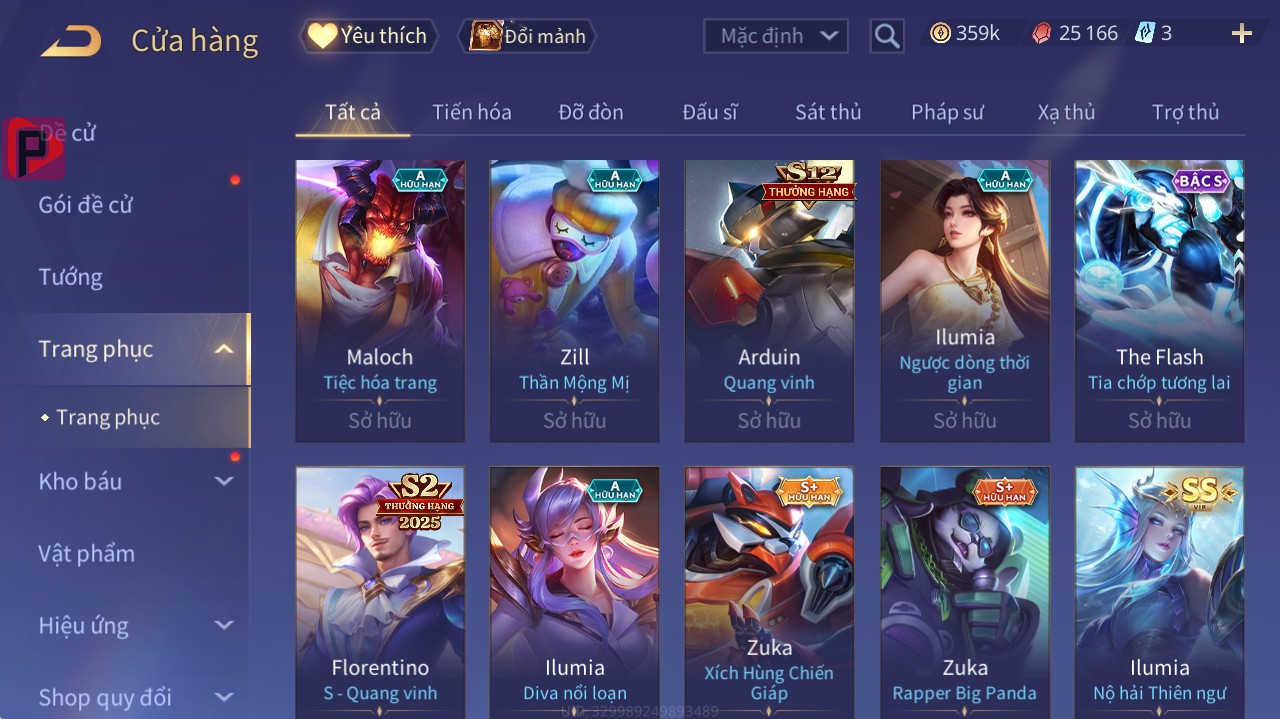This screenshot has height=719, width=1280.
Task: Expand the Mặc định sort dropdown
Action: (776, 36)
